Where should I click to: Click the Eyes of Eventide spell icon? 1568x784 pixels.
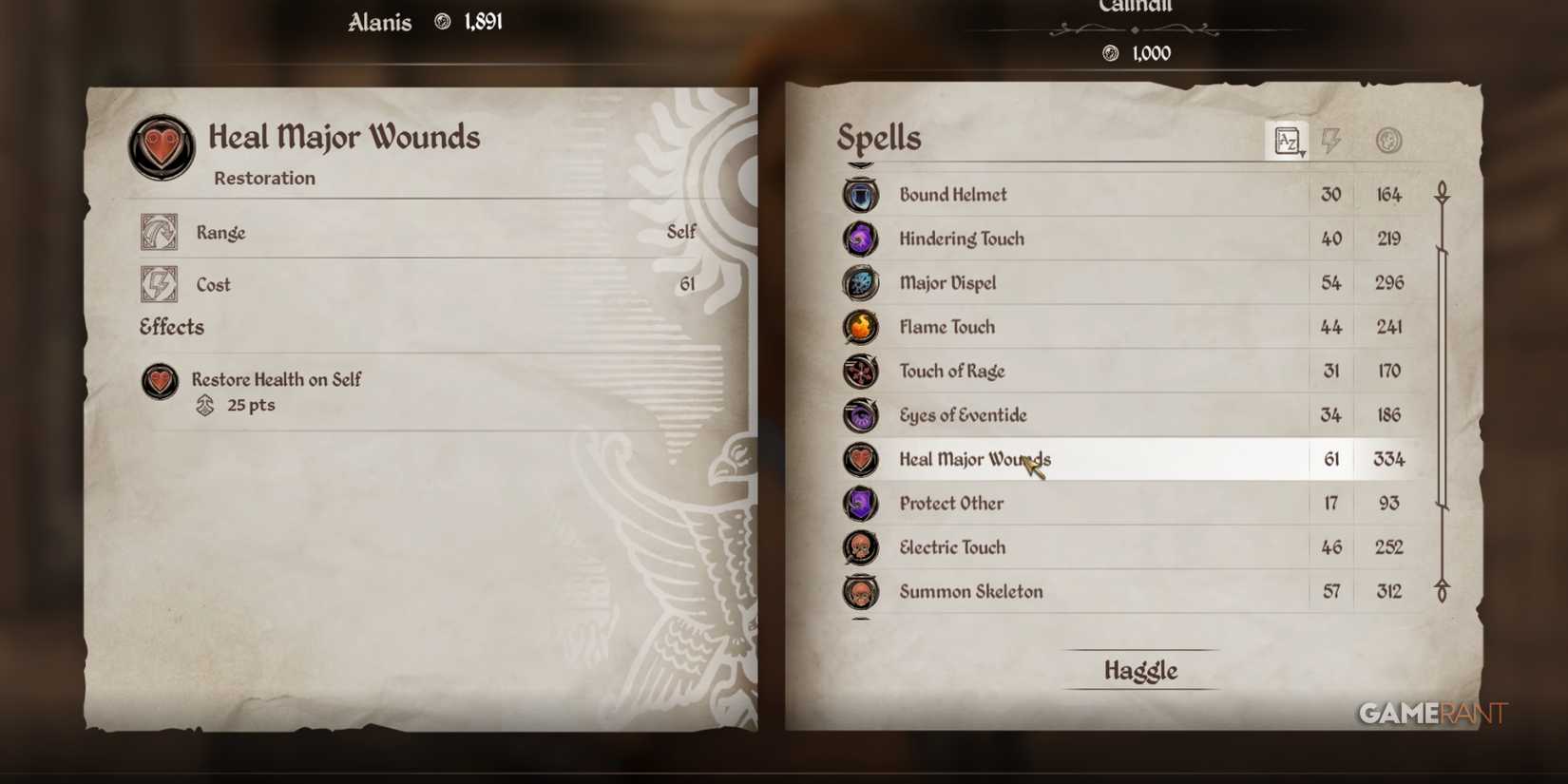(860, 415)
